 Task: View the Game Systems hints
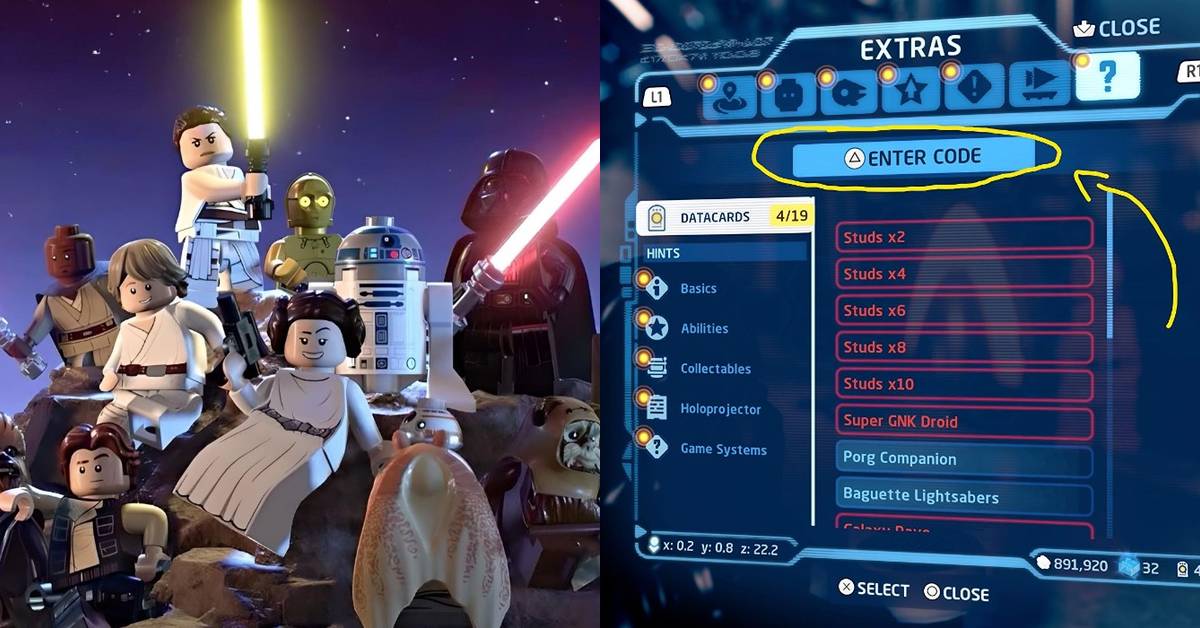[723, 450]
